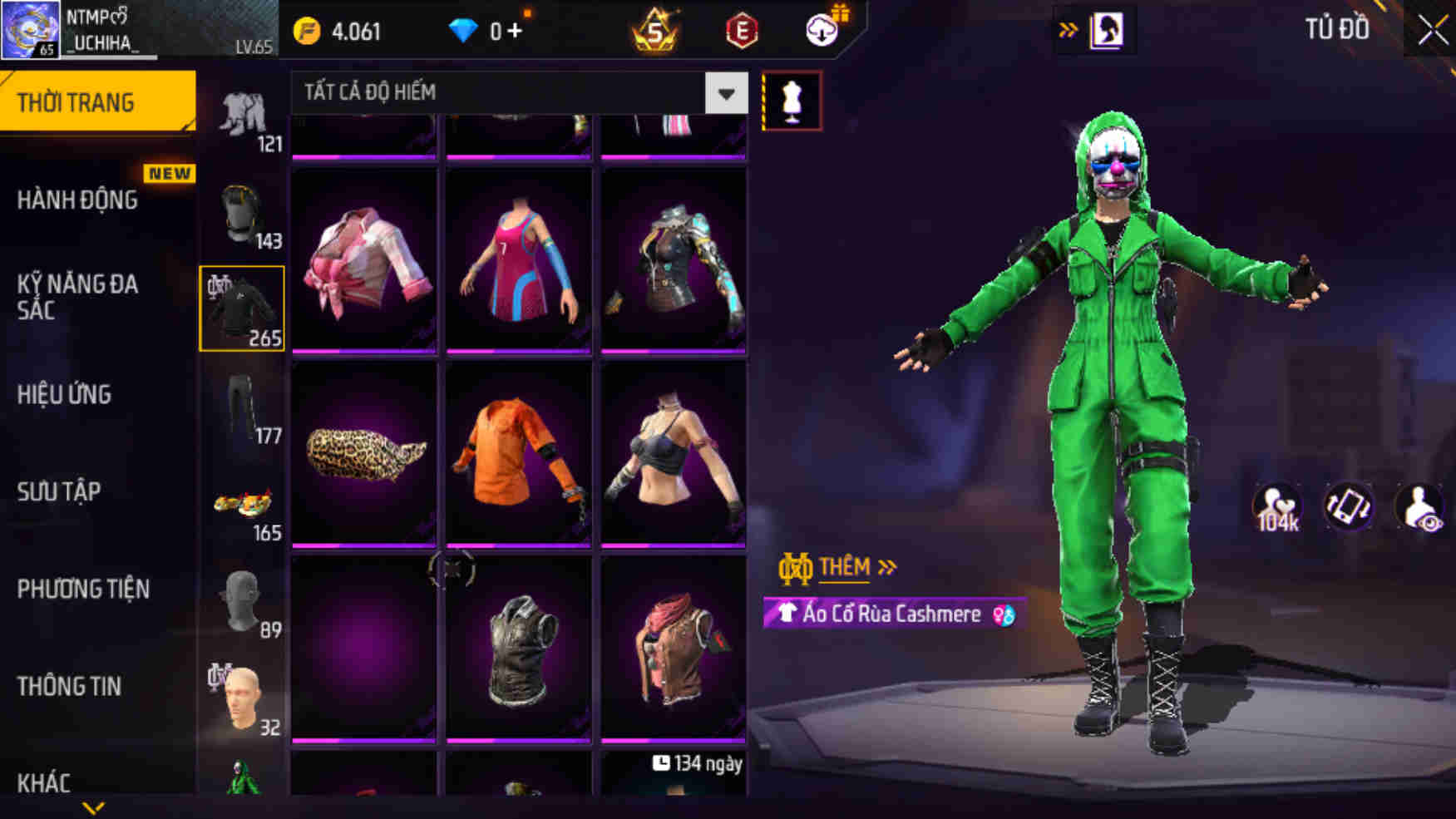
Task: Select the head category icon showing 32
Action: [x=240, y=694]
